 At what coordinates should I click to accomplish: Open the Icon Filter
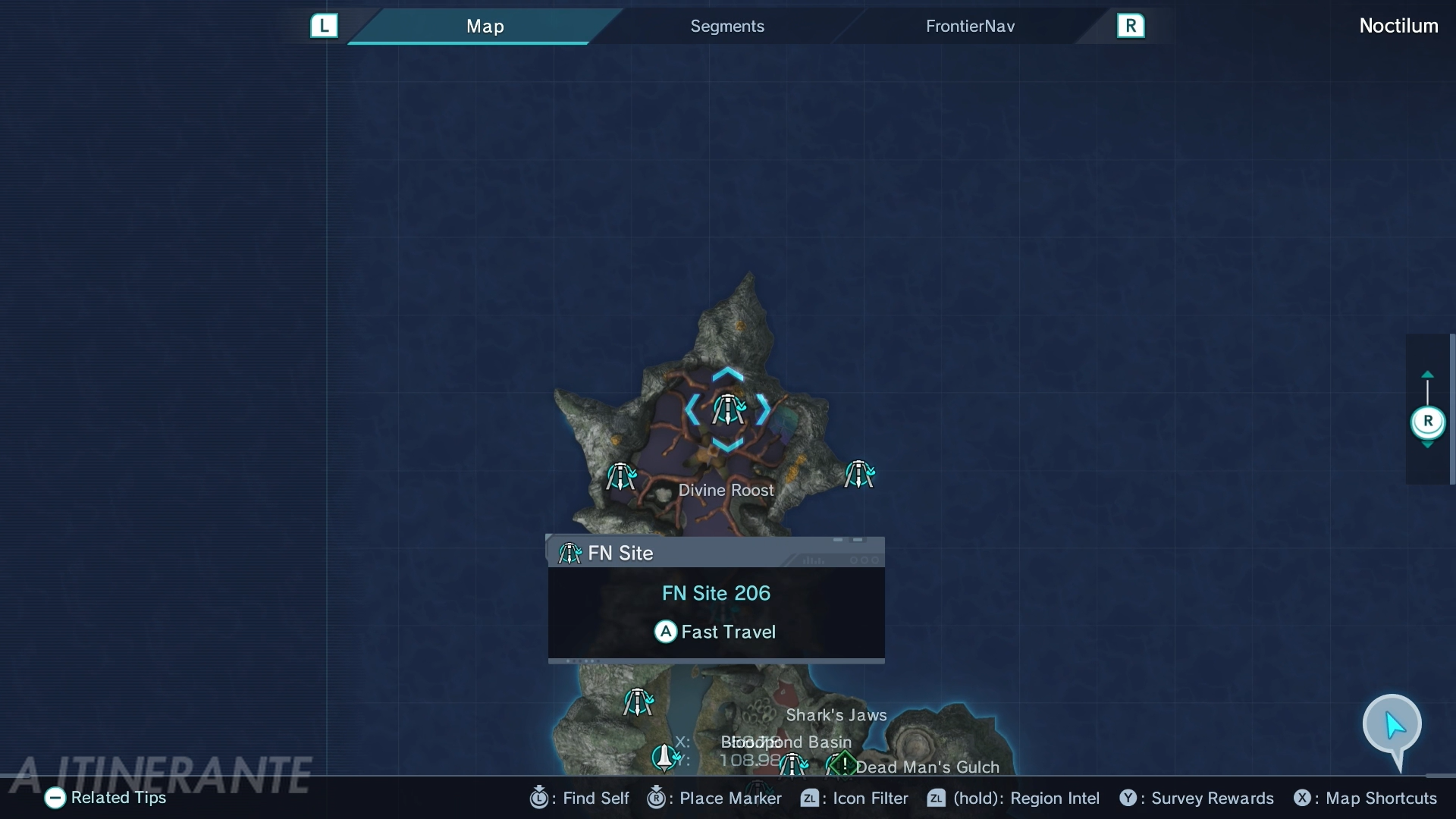pos(855,798)
